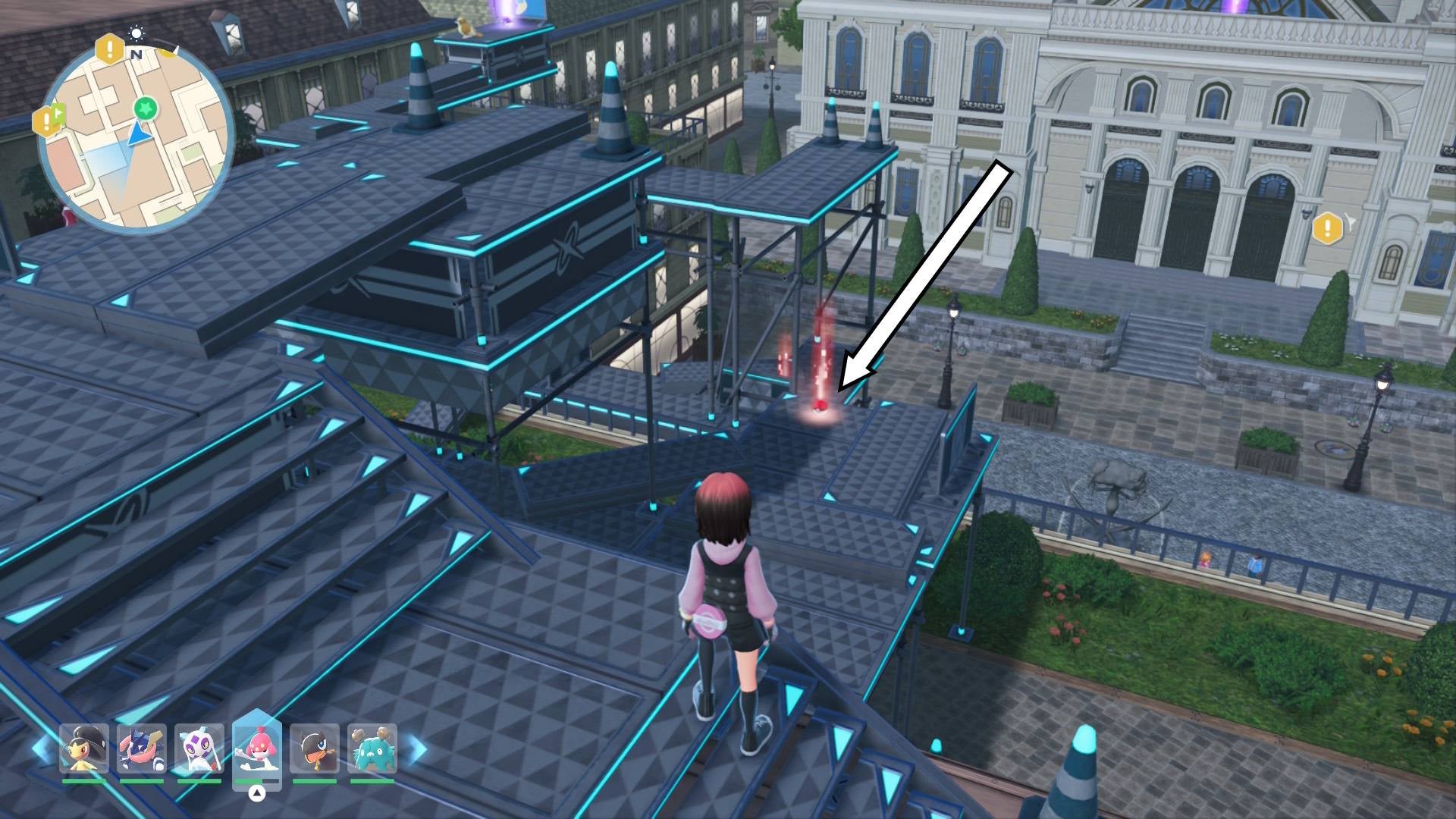This screenshot has width=1456, height=819.
Task: Select Mawile in the party bar
Action: [84, 749]
